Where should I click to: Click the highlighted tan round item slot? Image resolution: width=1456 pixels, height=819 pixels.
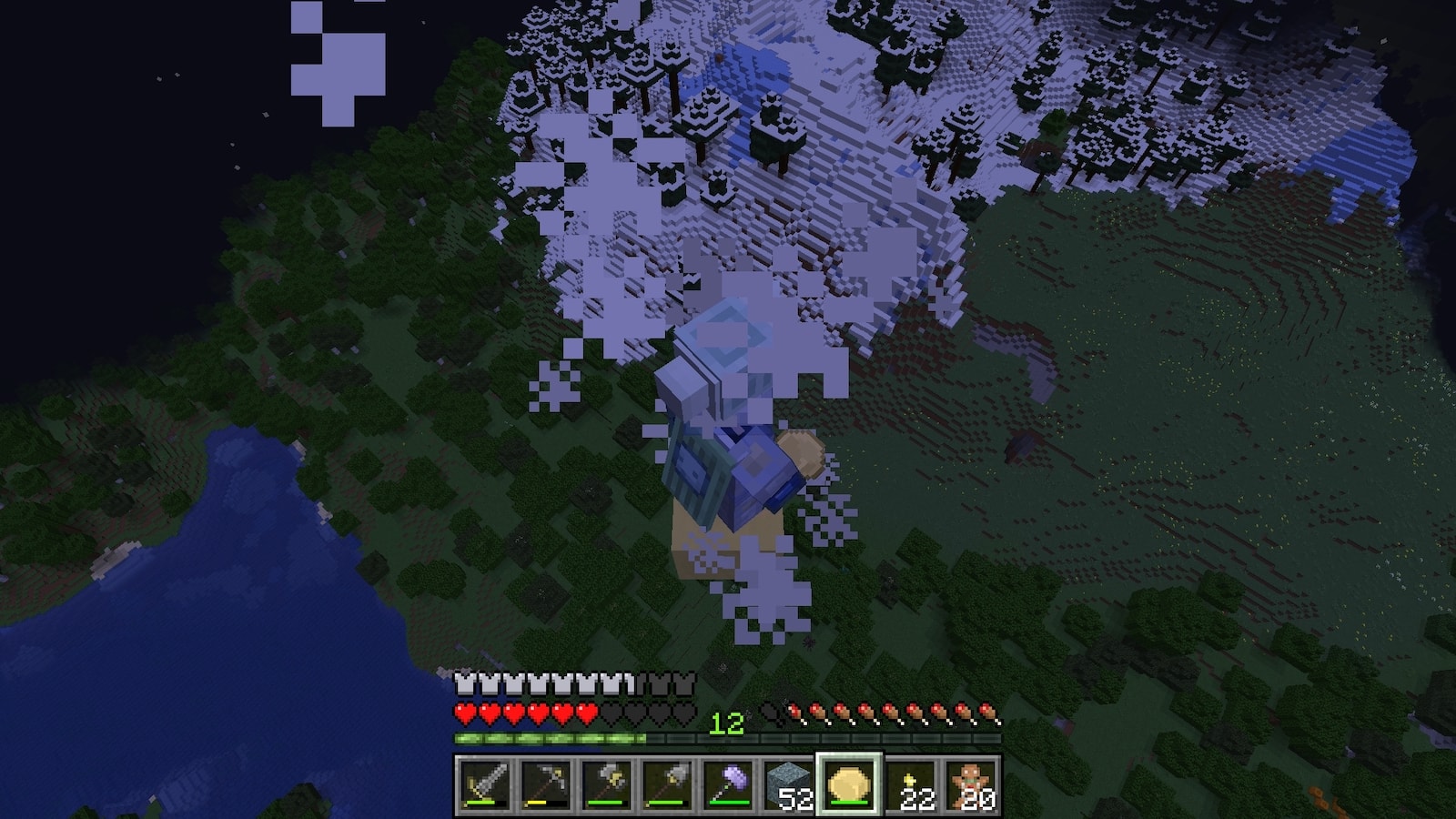[850, 784]
